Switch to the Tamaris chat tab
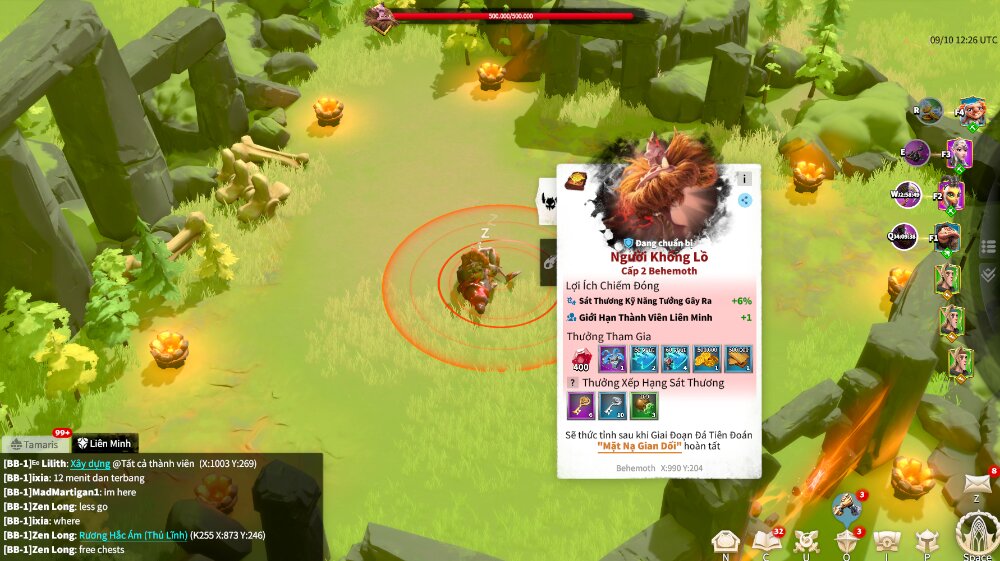Viewport: 1000px width, 561px height. (x=36, y=443)
